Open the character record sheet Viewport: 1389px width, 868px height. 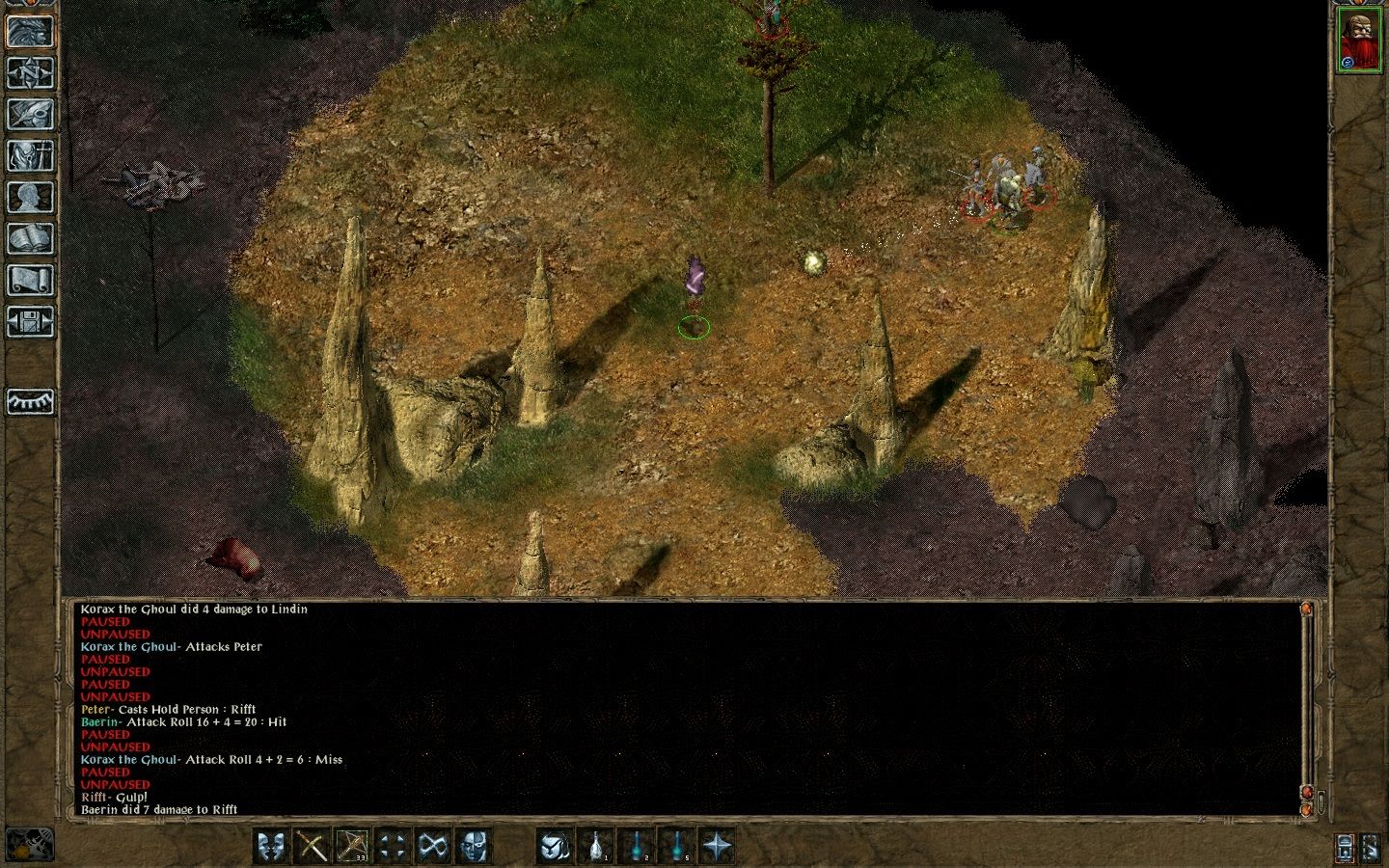click(30, 197)
